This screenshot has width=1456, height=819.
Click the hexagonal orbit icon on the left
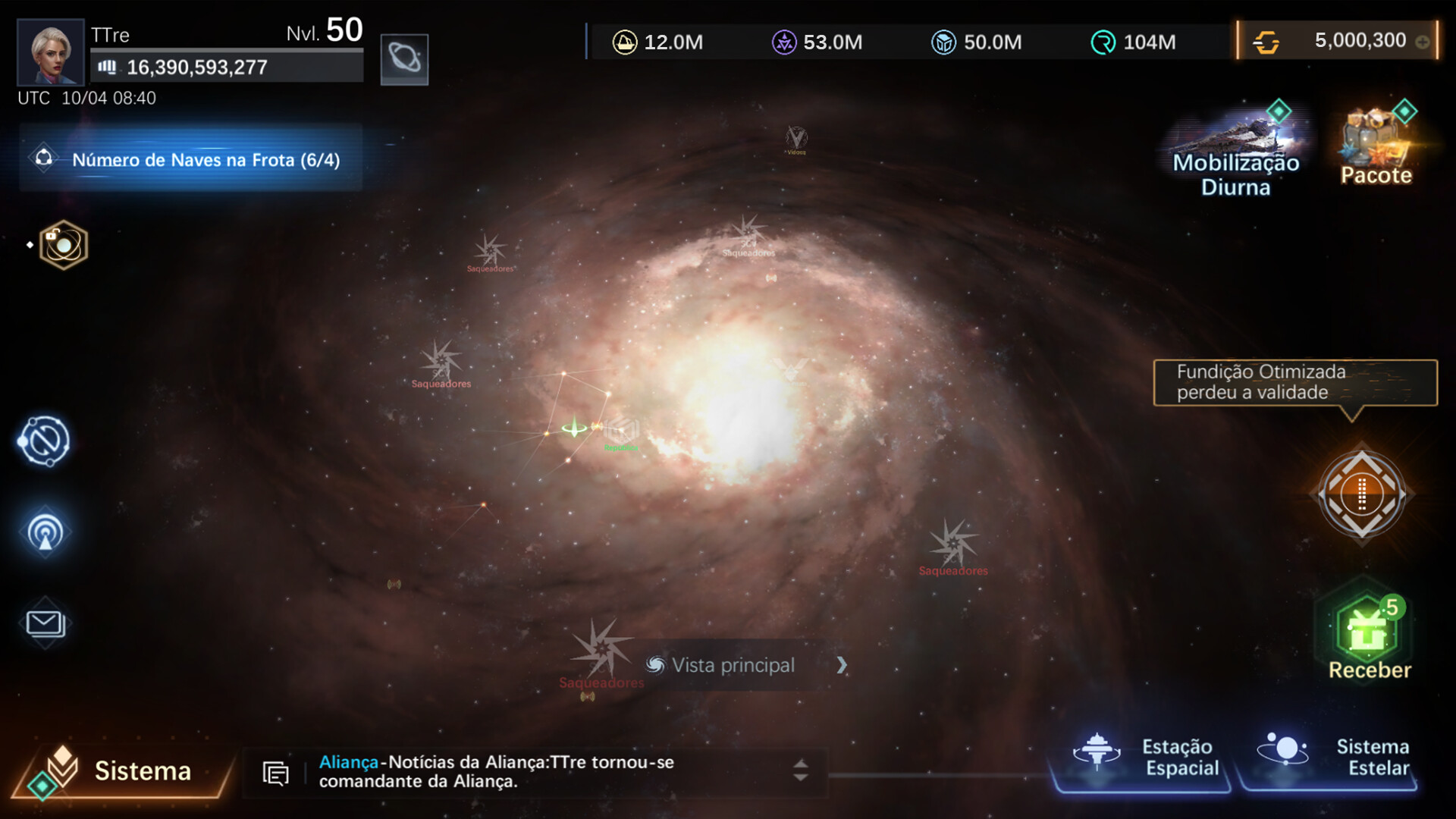63,245
